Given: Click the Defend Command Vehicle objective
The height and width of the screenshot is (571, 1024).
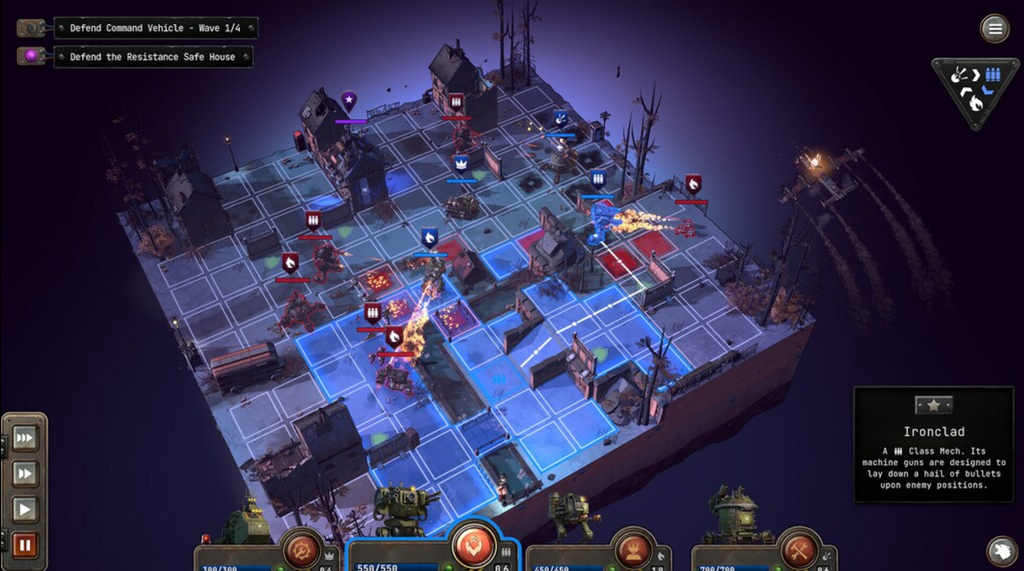Looking at the screenshot, I should point(155,28).
